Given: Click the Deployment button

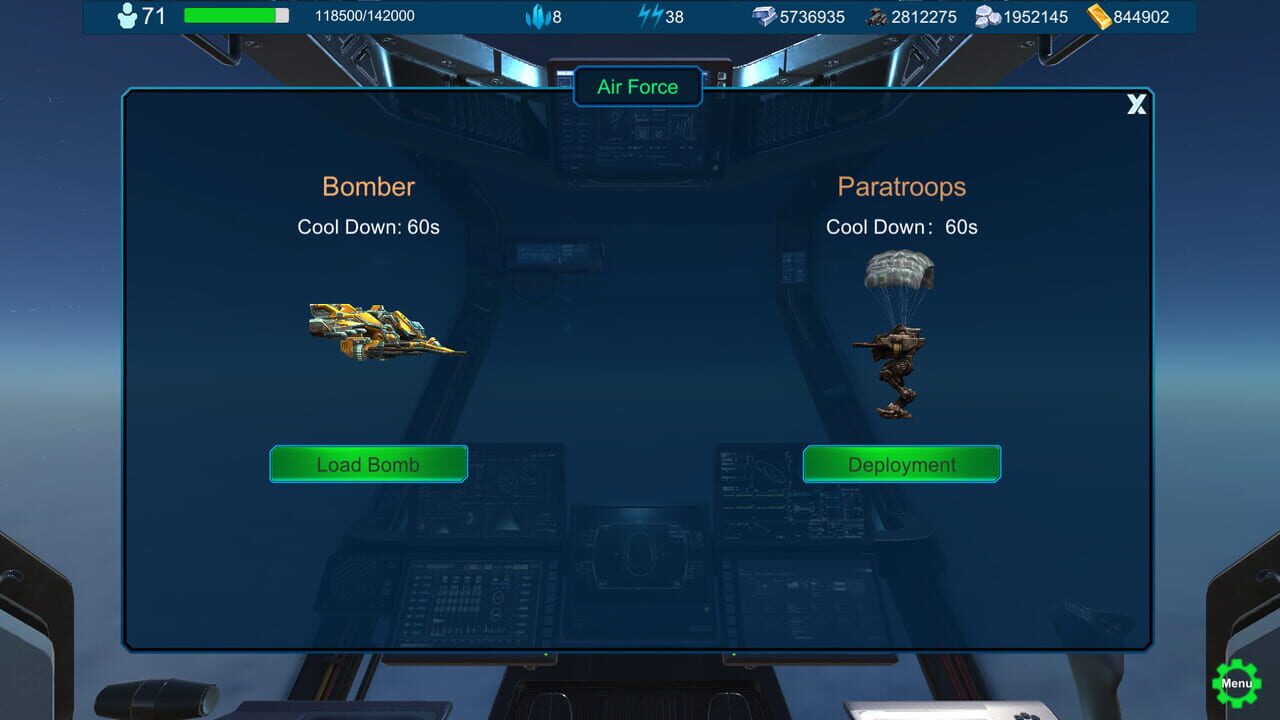Looking at the screenshot, I should pos(901,464).
